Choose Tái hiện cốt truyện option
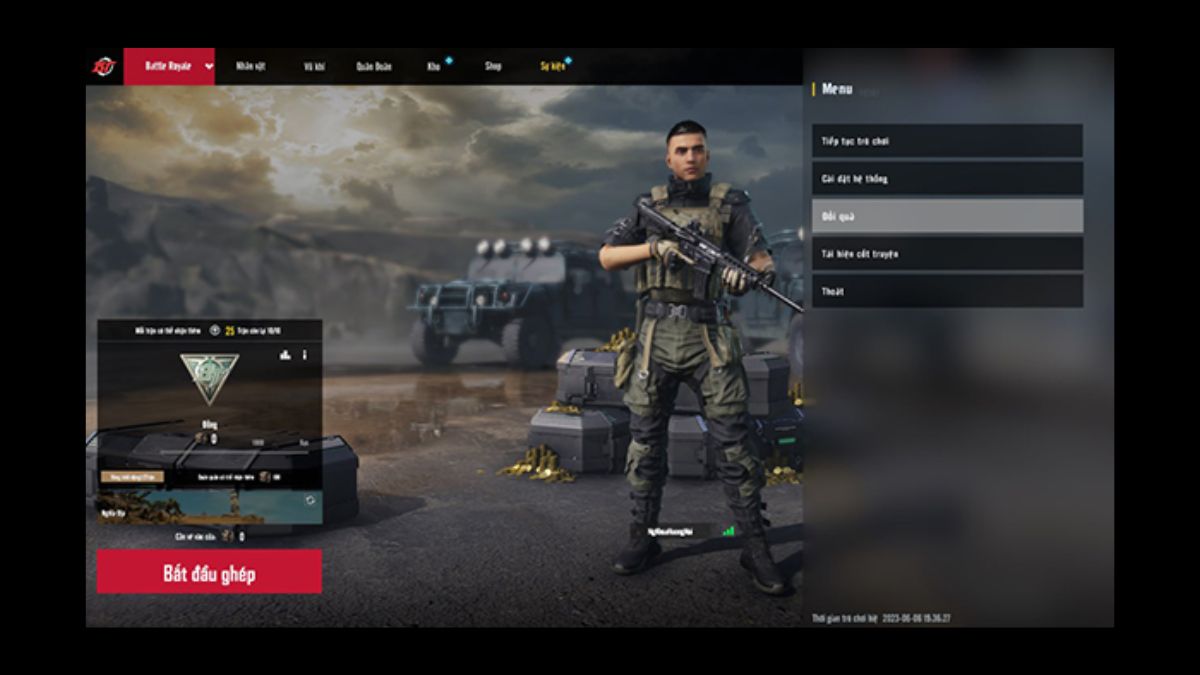Screen dimensions: 1200x675 pyautogui.click(x=946, y=254)
